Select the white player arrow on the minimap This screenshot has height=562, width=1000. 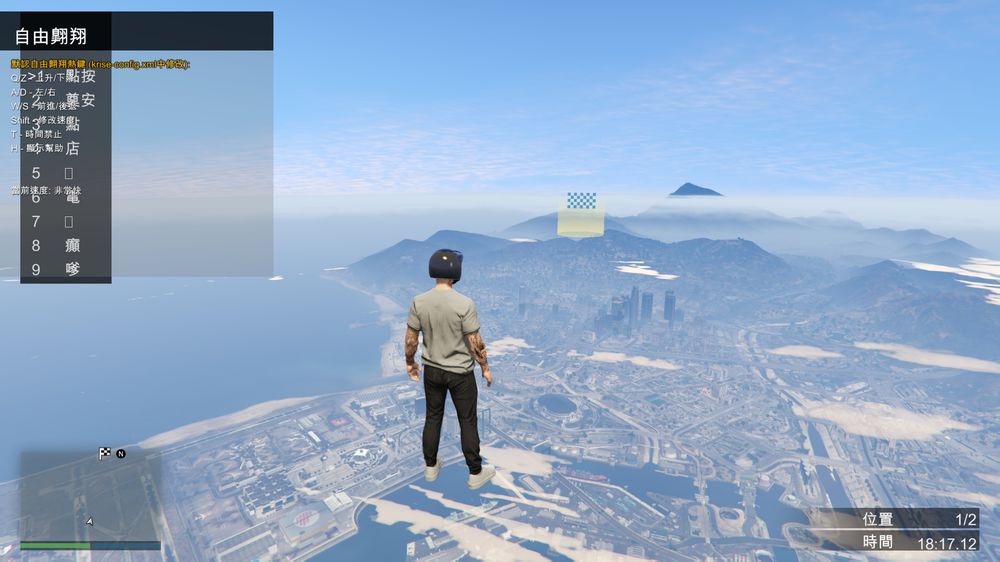(90, 521)
